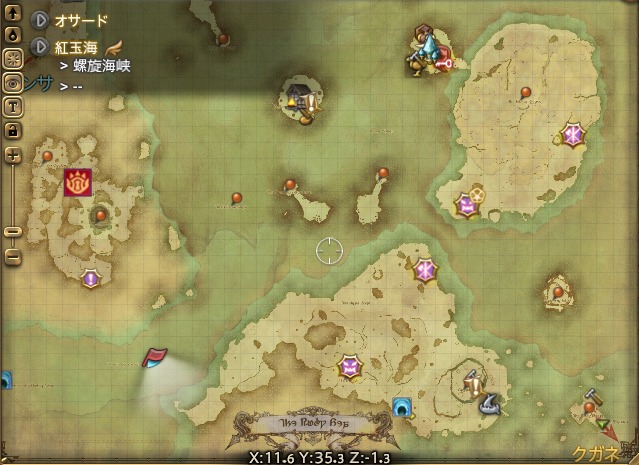Expand the オサード region dropdown
The width and height of the screenshot is (639, 465).
(40, 19)
